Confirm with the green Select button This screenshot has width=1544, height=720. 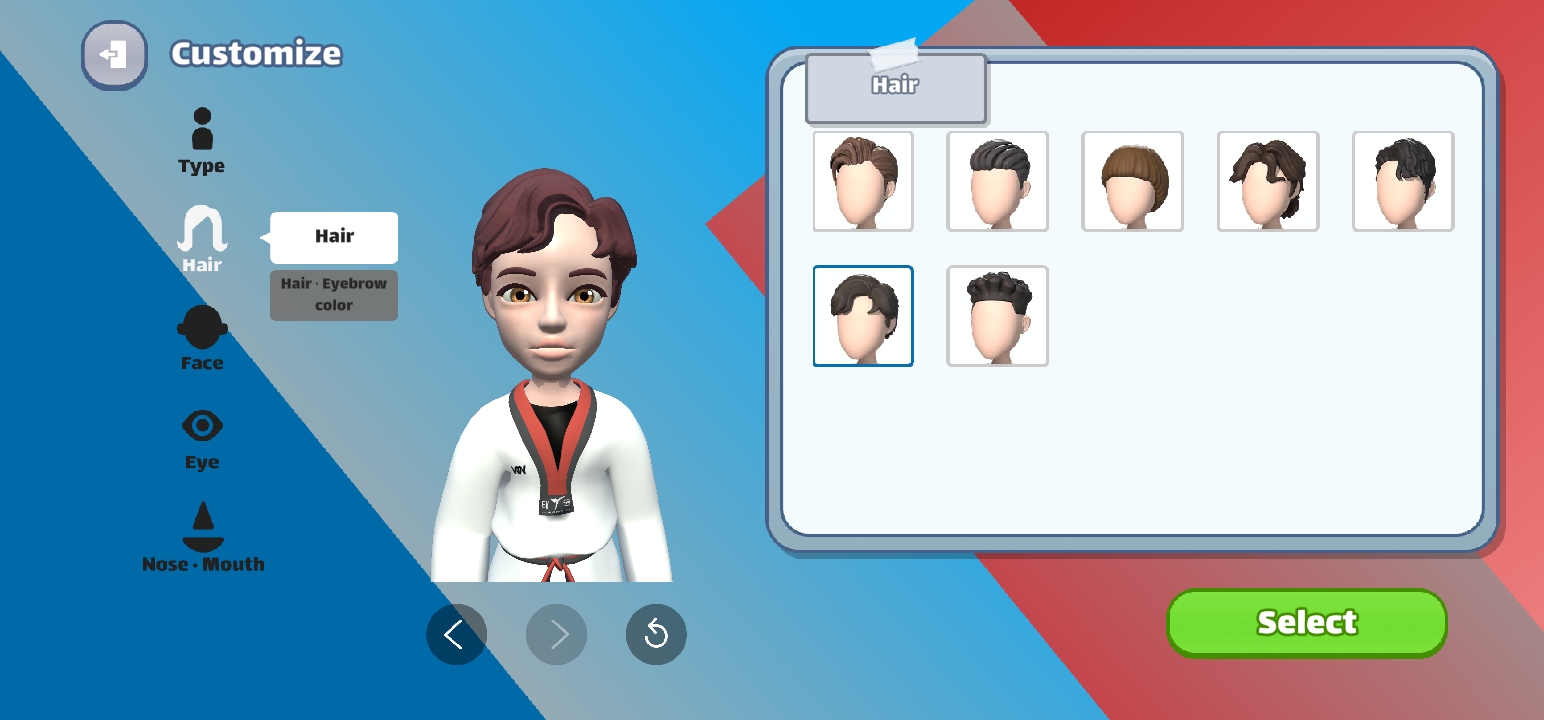point(1306,622)
